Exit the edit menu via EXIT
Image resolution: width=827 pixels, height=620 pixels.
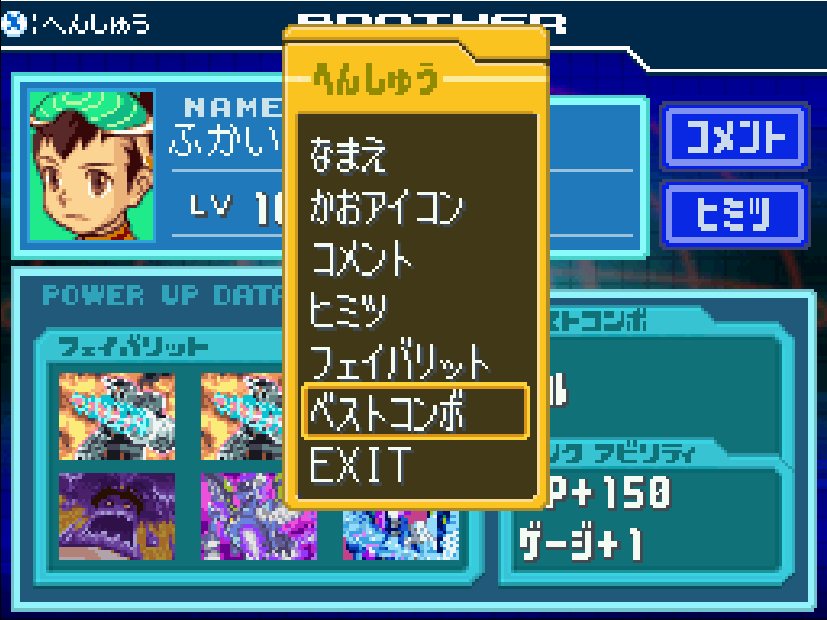click(x=361, y=464)
